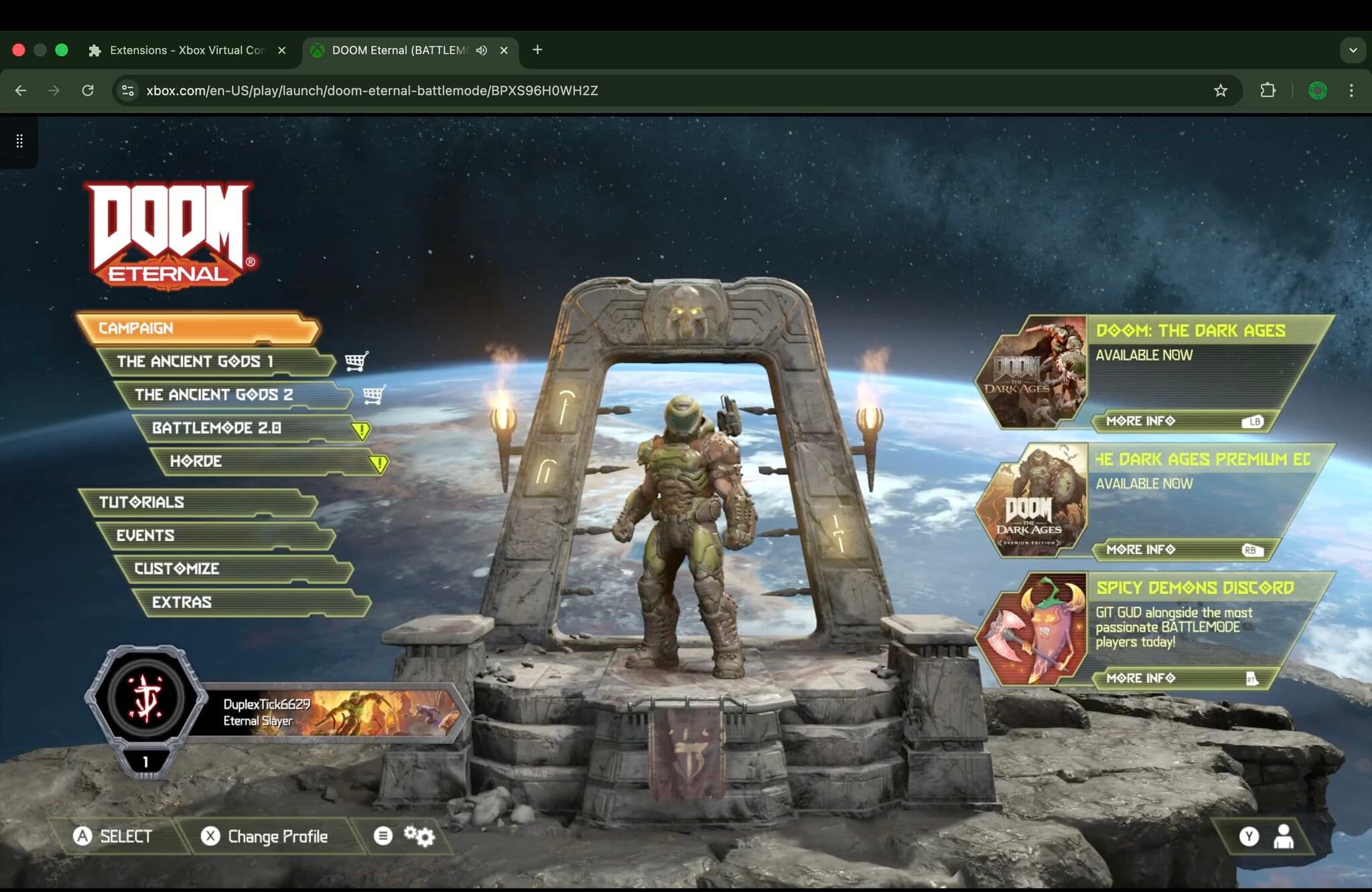This screenshot has width=1372, height=892.
Task: Mute the DOOM Eternal tab audio
Action: 481,50
